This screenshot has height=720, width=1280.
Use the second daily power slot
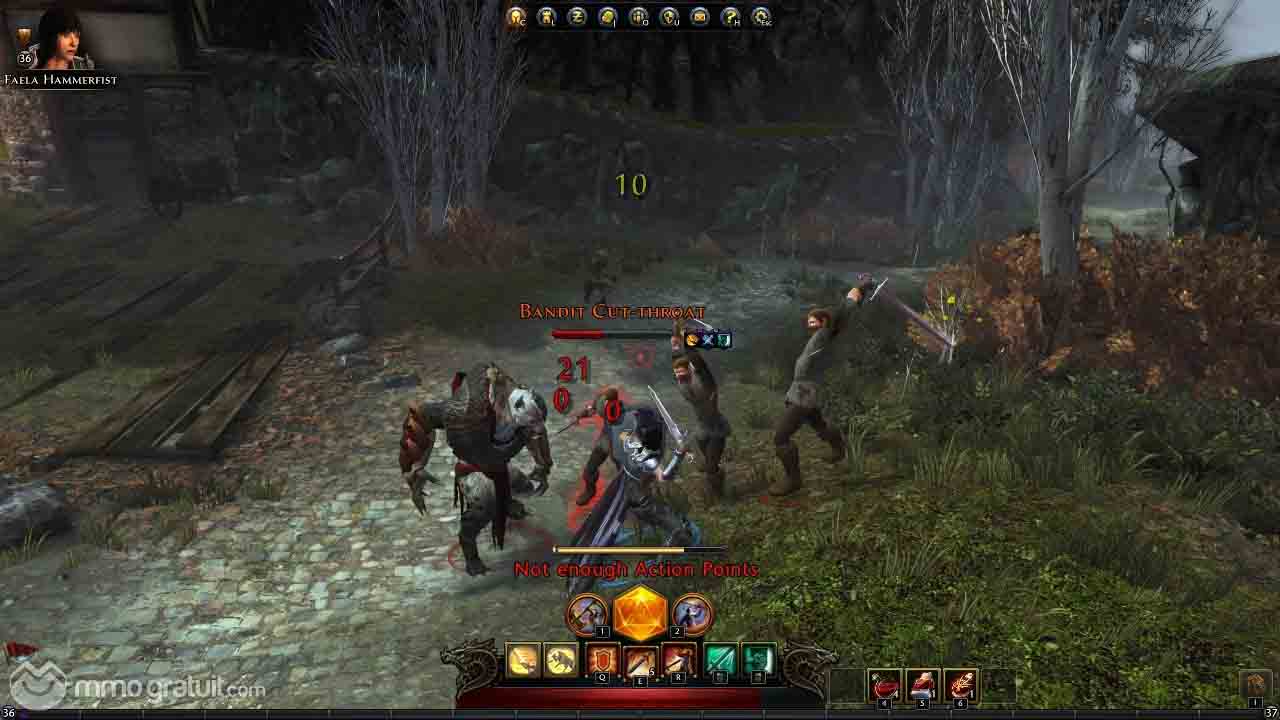692,613
